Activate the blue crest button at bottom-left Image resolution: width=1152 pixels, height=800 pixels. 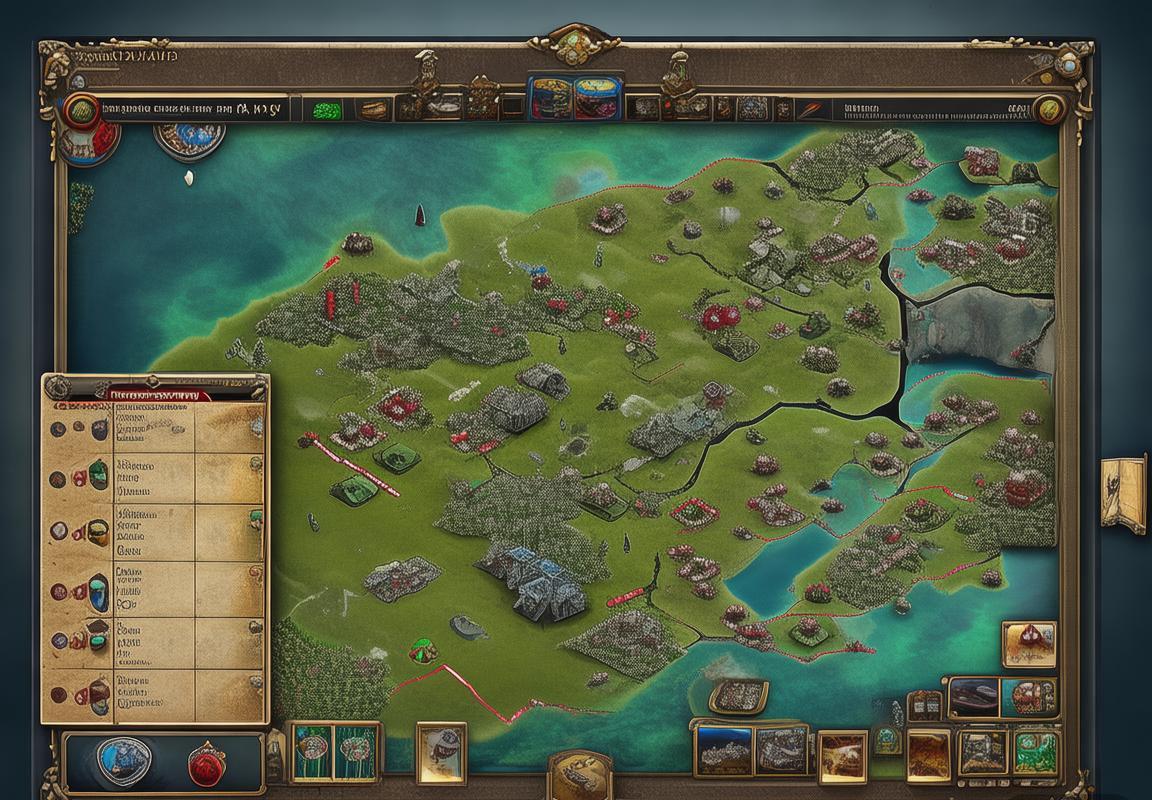tap(124, 758)
